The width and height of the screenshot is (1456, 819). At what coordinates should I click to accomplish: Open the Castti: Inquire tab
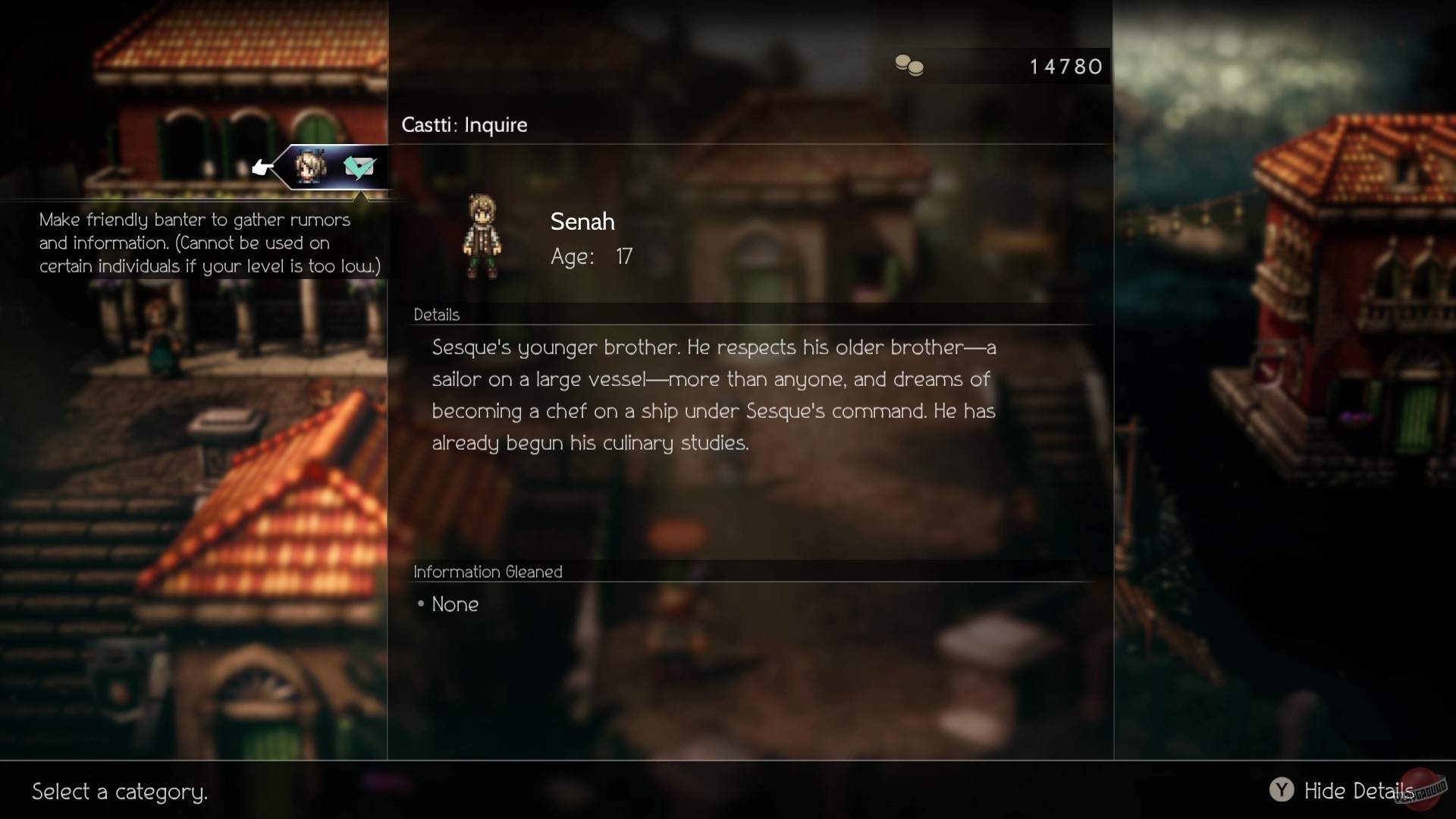464,125
